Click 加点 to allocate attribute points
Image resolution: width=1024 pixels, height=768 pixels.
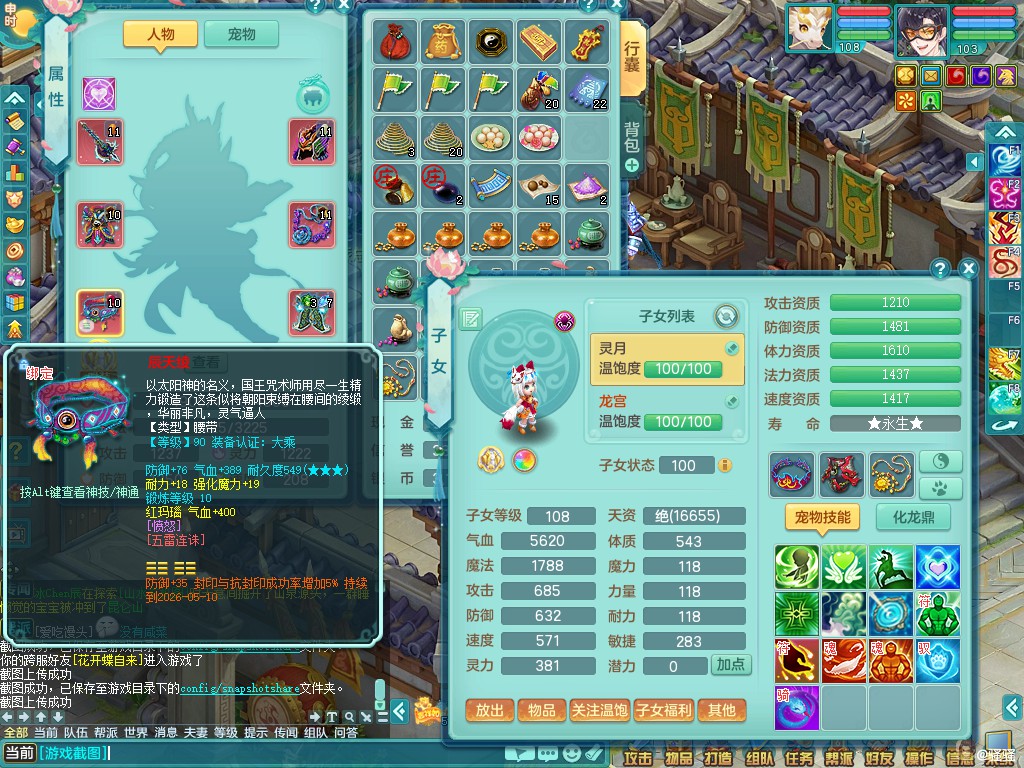tap(730, 665)
